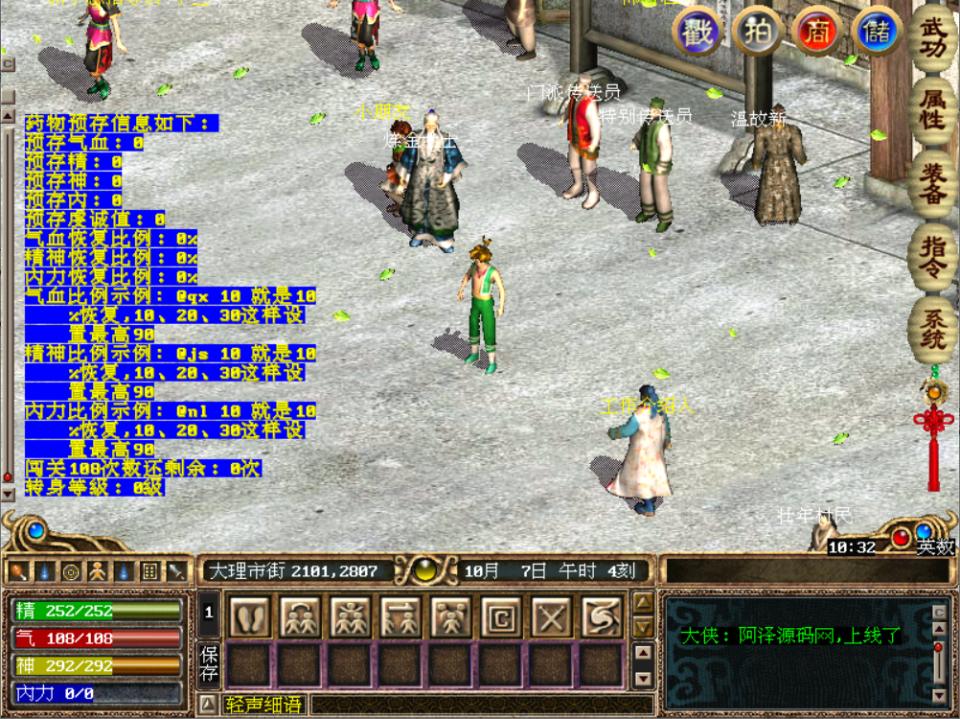Activate the swirl skill icon
Image resolution: width=960 pixels, height=719 pixels.
click(601, 617)
